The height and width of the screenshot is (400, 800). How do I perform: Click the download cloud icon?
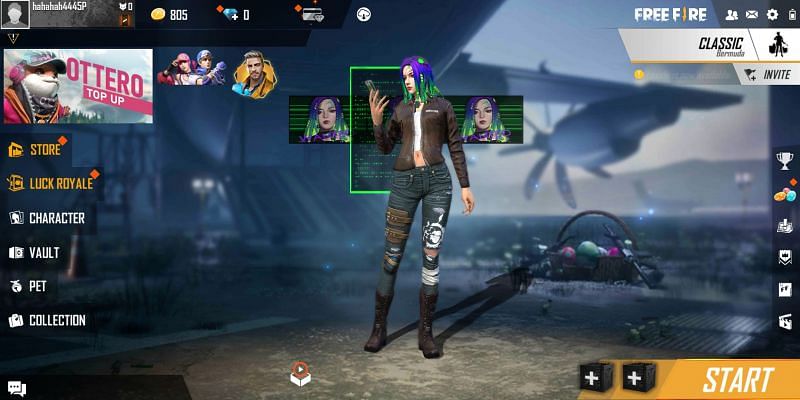(363, 15)
